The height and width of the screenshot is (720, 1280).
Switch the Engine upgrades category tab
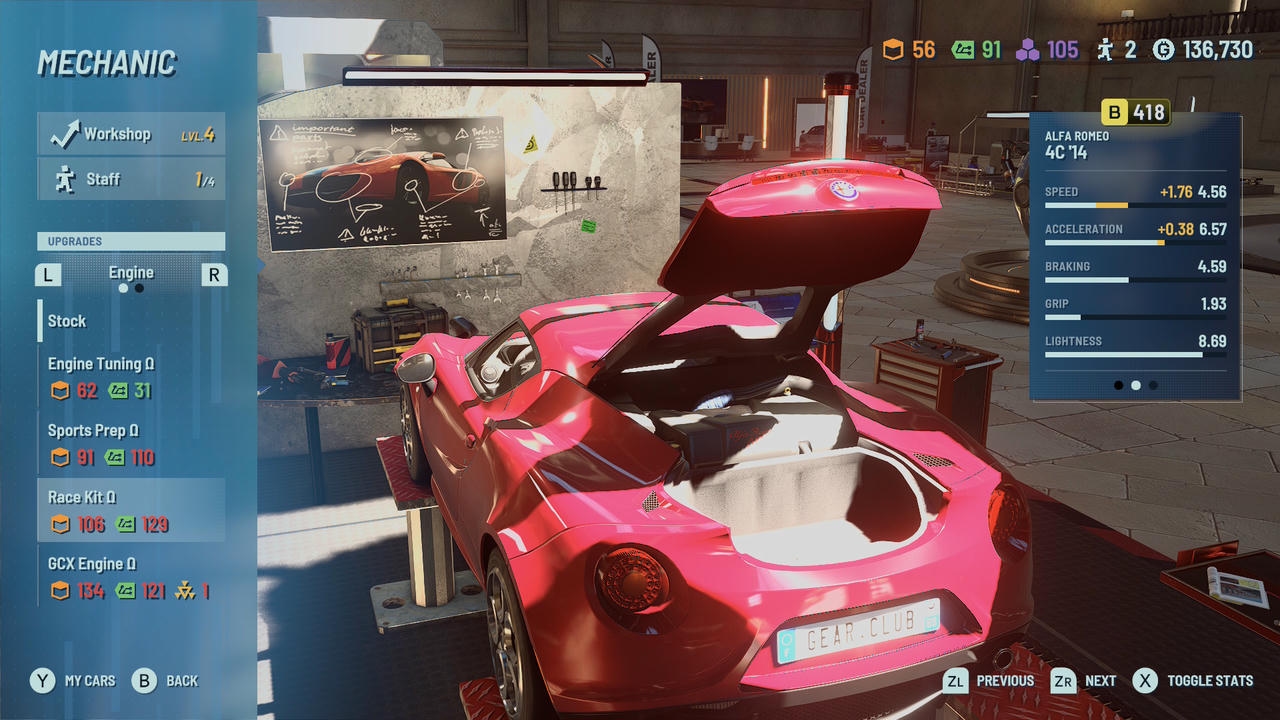pos(131,274)
